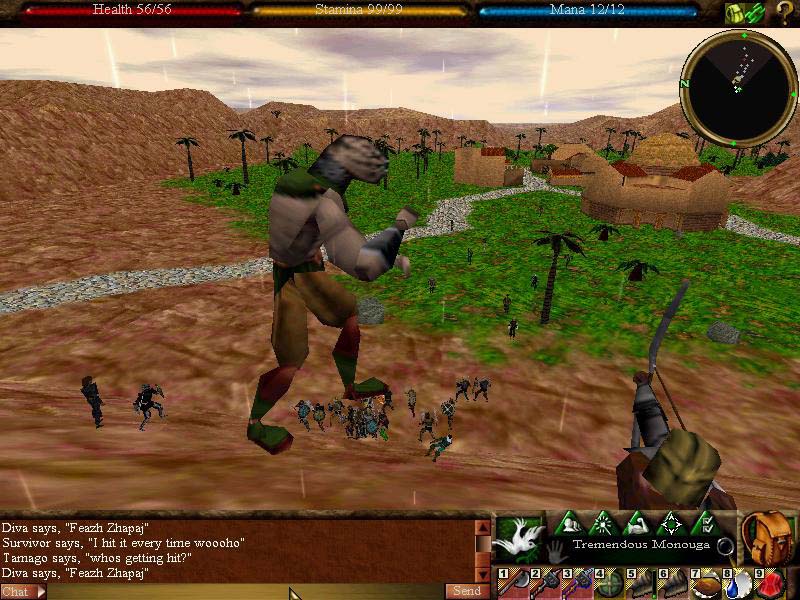Click the magnifying glass examine button
Screen dimensions: 800x600
(725, 547)
